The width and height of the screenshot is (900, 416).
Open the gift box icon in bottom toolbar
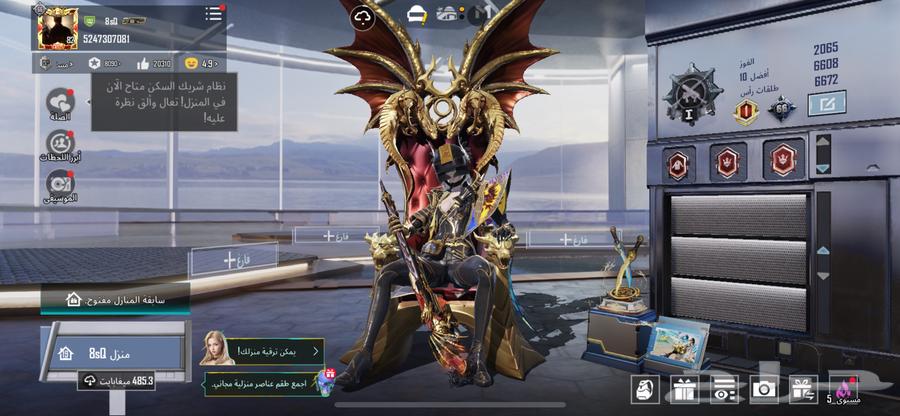point(684,390)
